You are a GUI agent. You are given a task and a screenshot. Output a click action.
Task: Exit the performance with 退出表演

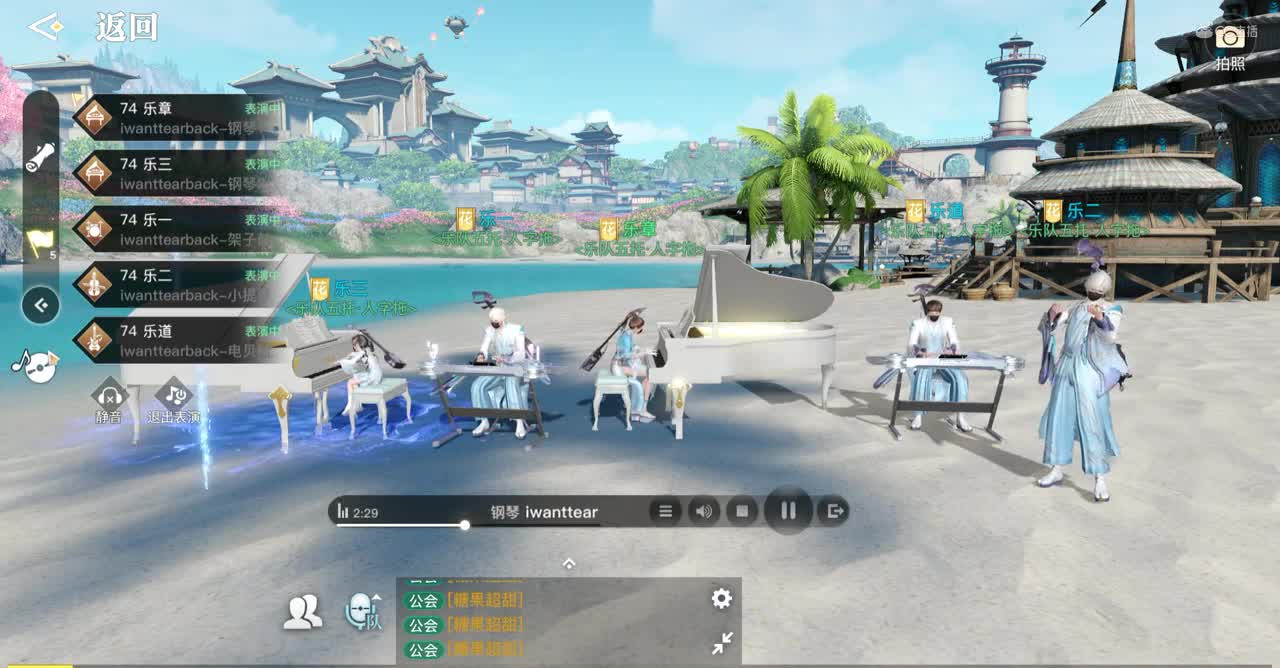click(x=173, y=399)
